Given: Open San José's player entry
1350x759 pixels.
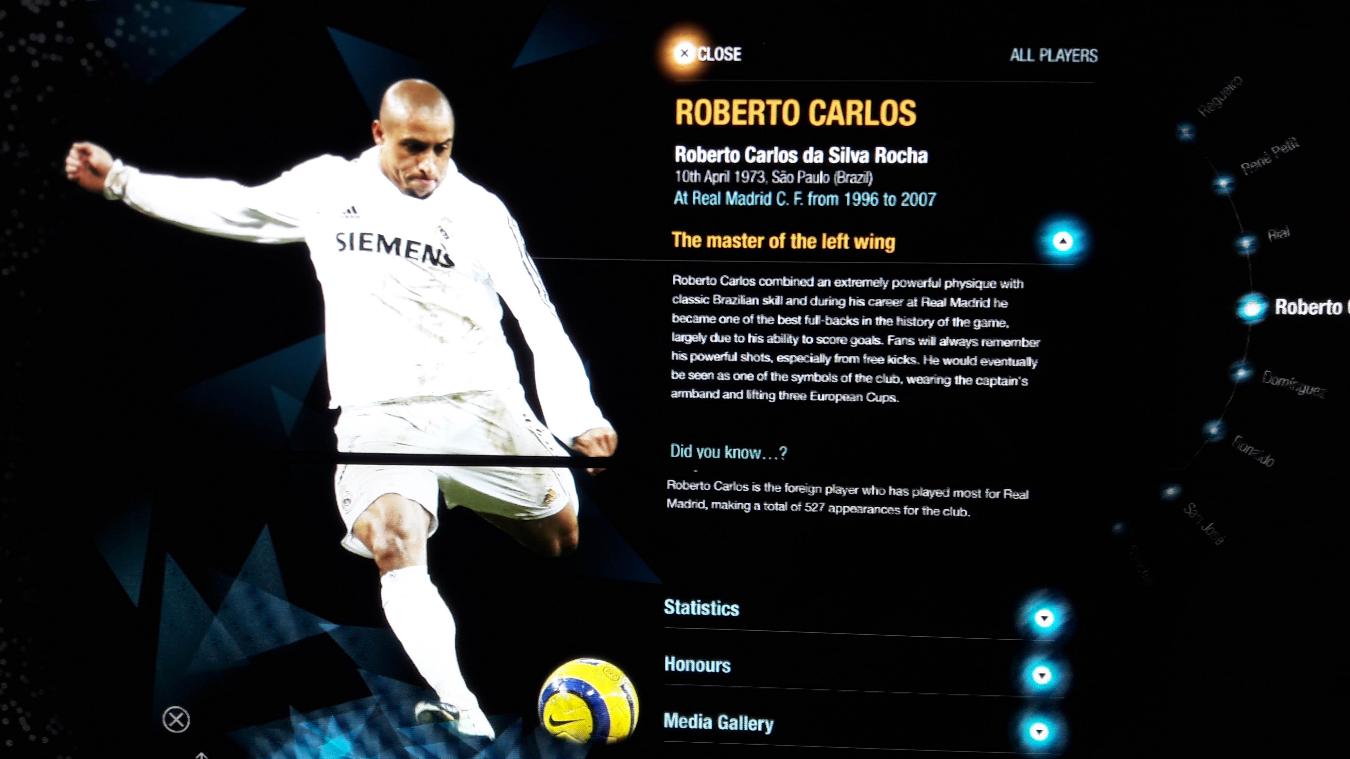Looking at the screenshot, I should coord(1172,492).
